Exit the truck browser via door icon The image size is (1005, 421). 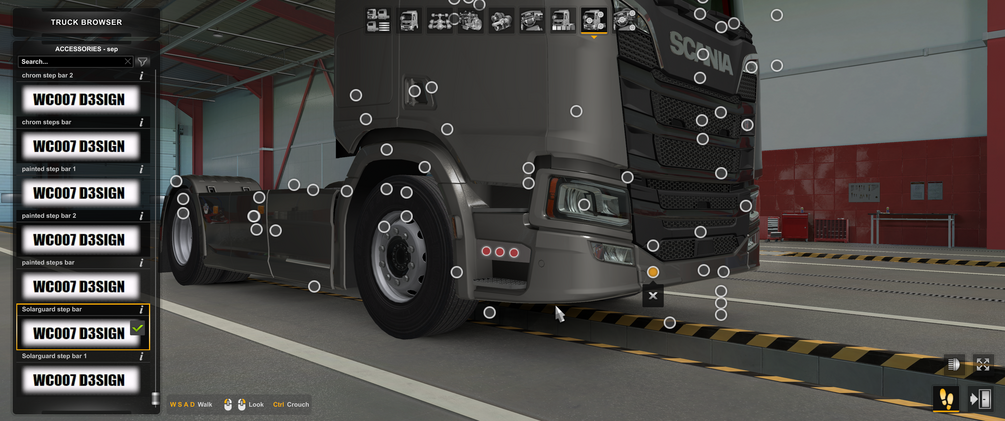981,399
